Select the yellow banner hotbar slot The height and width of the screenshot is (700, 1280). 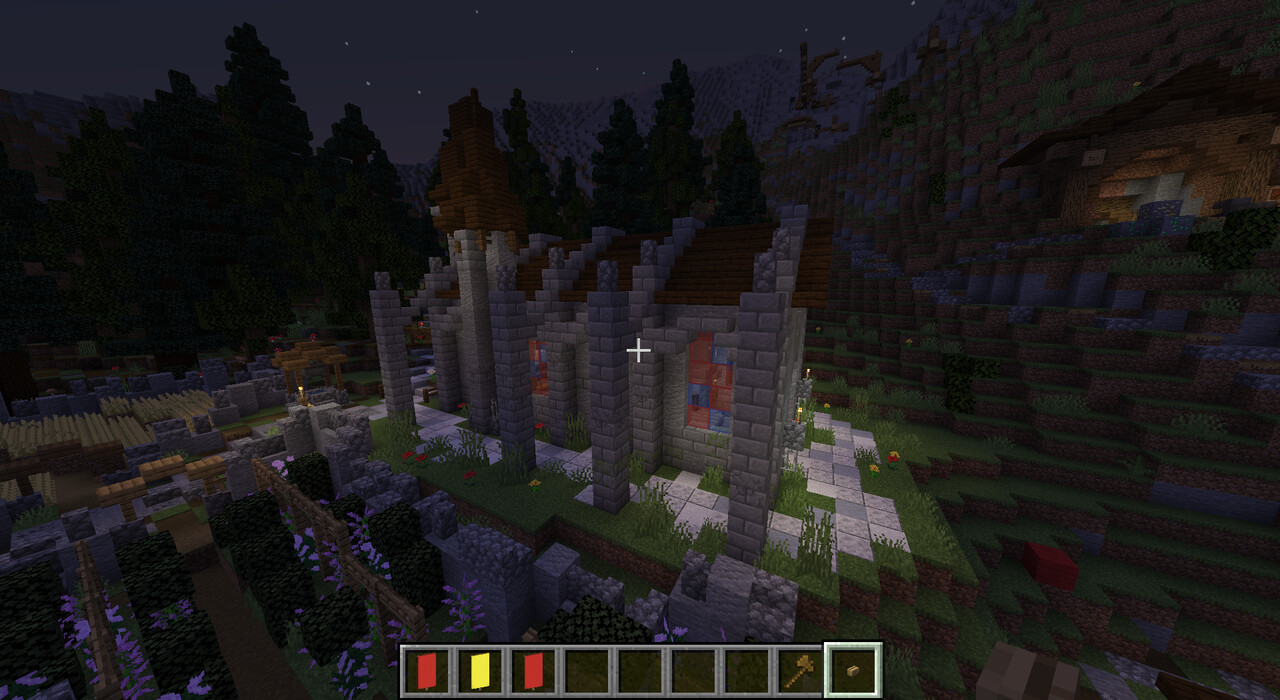click(481, 670)
